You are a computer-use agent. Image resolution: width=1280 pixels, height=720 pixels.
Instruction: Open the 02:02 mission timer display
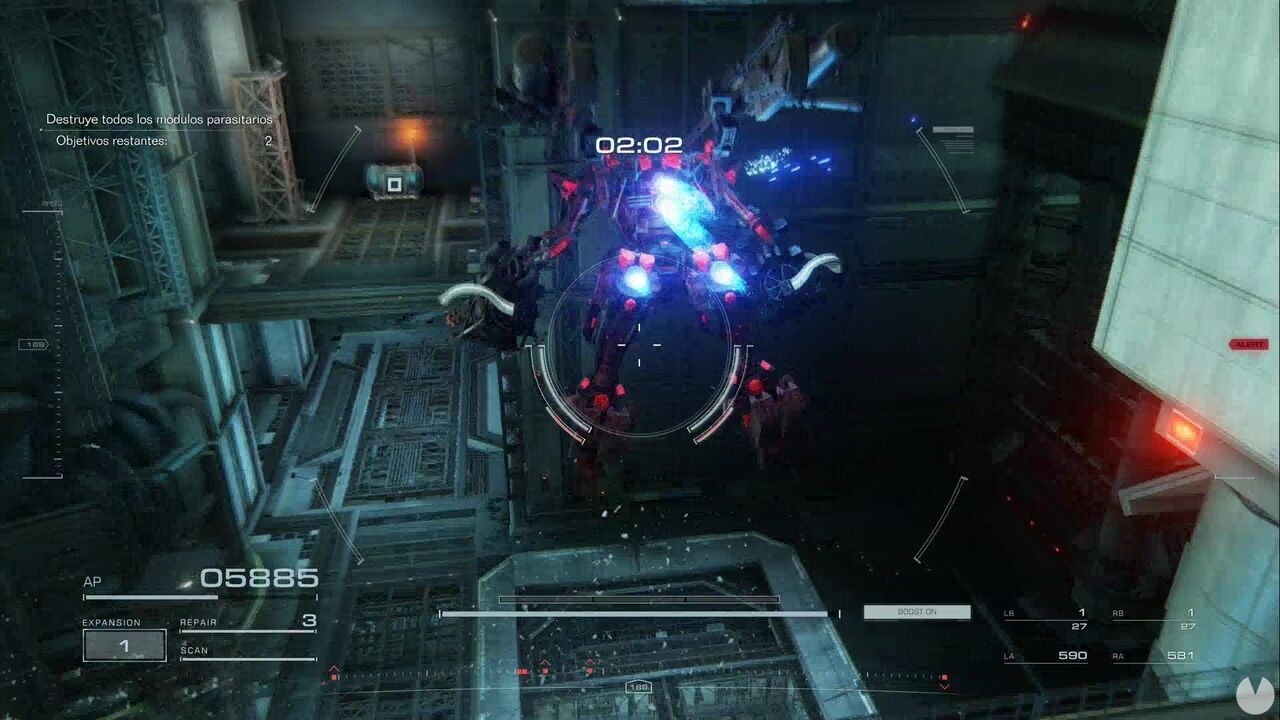point(638,144)
